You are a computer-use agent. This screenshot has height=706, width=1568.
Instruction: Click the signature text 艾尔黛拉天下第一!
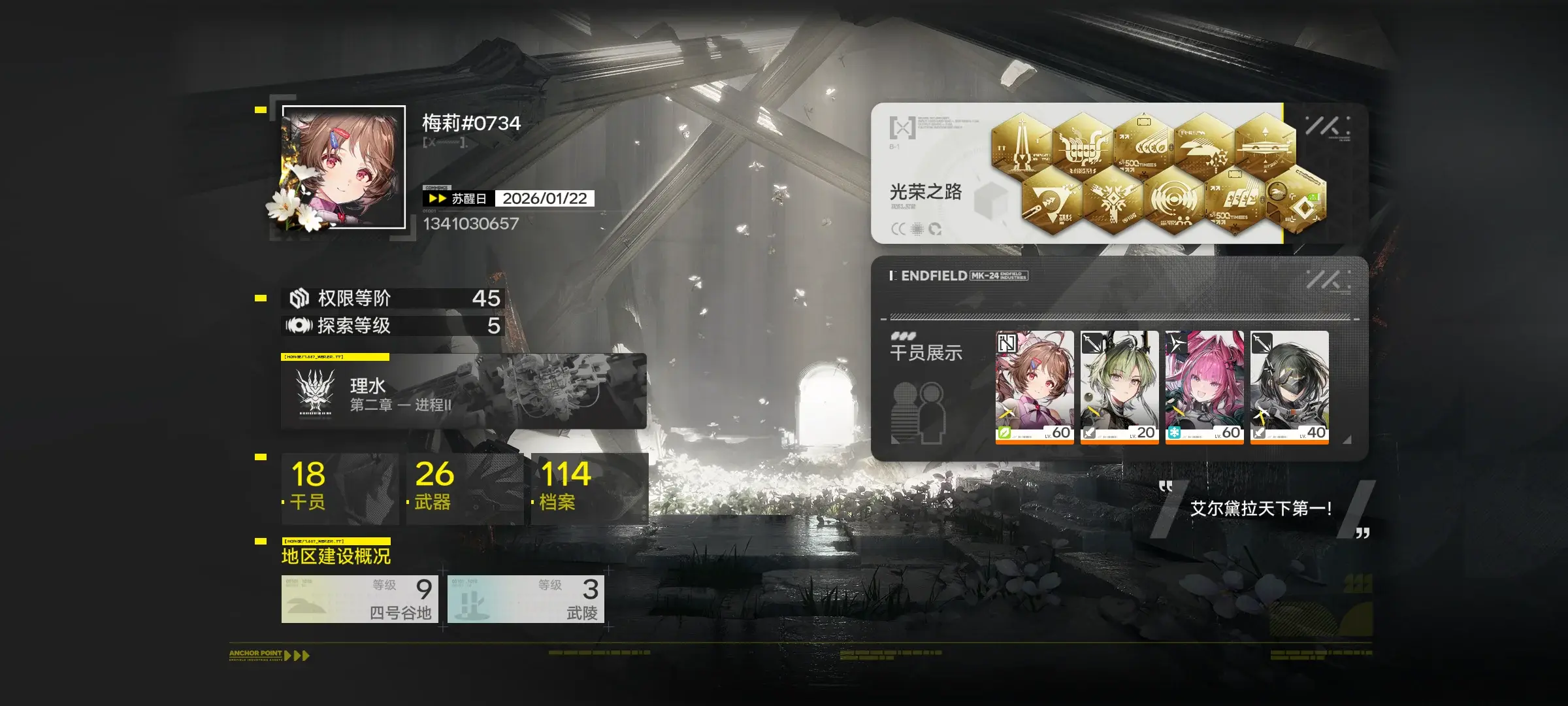(1260, 509)
